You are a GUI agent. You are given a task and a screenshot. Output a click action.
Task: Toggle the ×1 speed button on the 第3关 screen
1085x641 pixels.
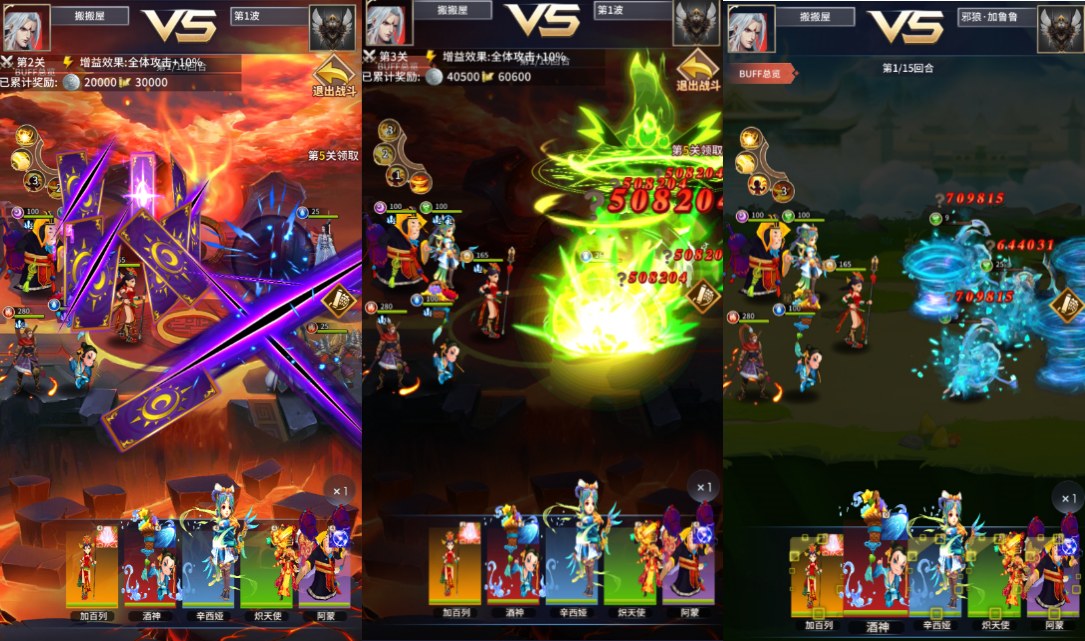click(704, 487)
